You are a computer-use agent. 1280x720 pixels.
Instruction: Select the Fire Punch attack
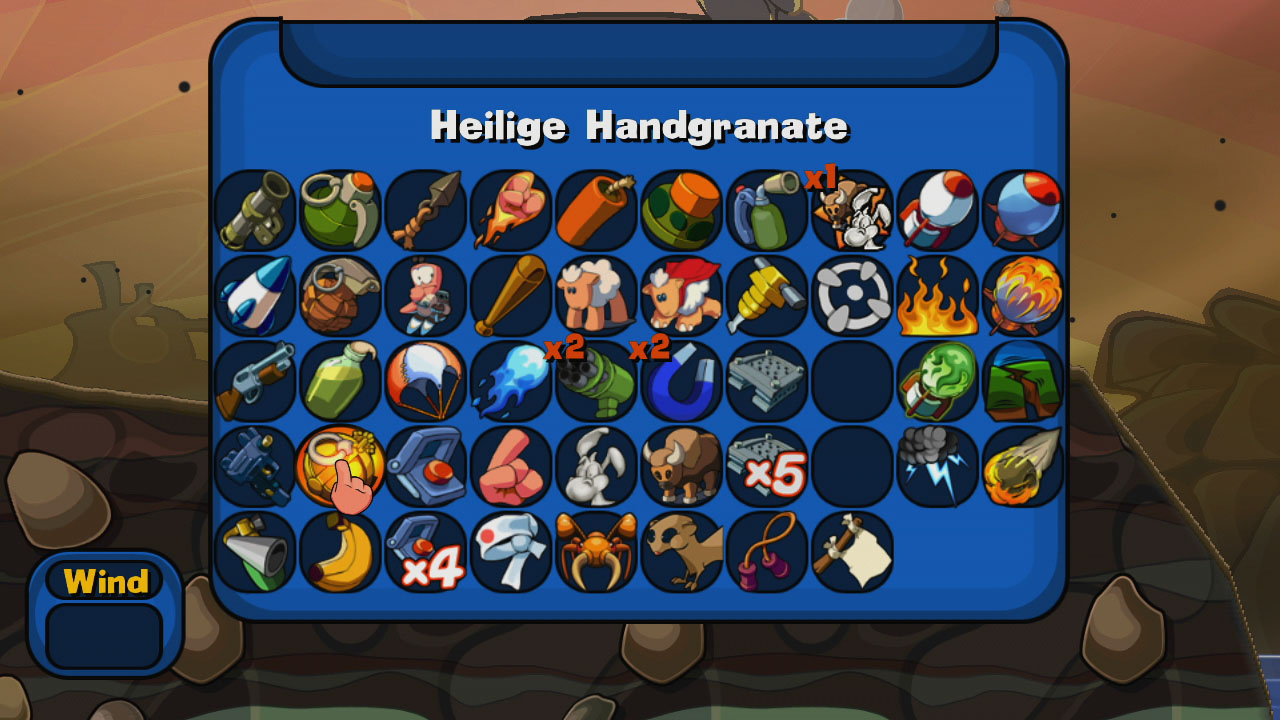click(510, 210)
